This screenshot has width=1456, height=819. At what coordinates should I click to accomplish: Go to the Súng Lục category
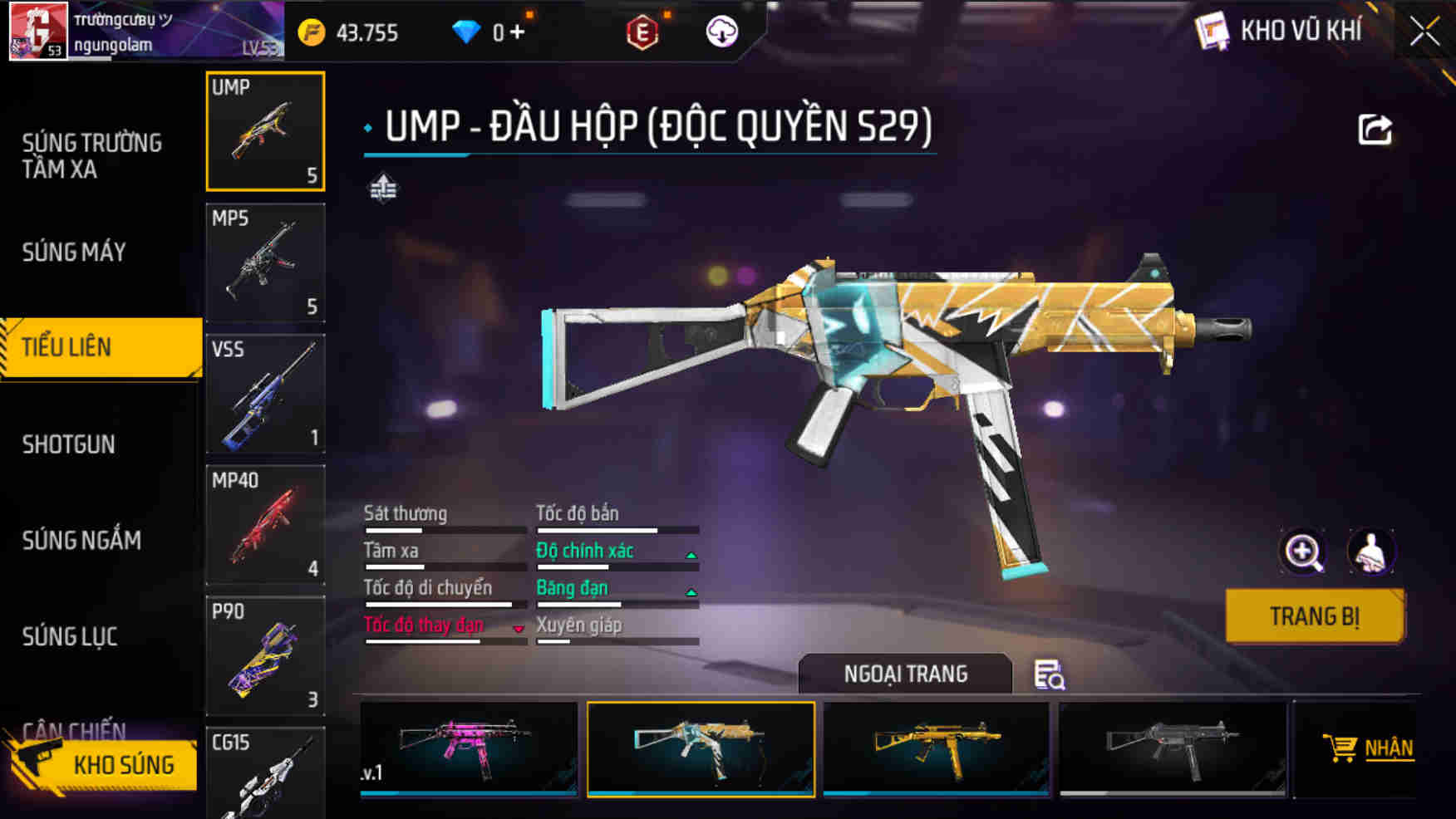[70, 637]
